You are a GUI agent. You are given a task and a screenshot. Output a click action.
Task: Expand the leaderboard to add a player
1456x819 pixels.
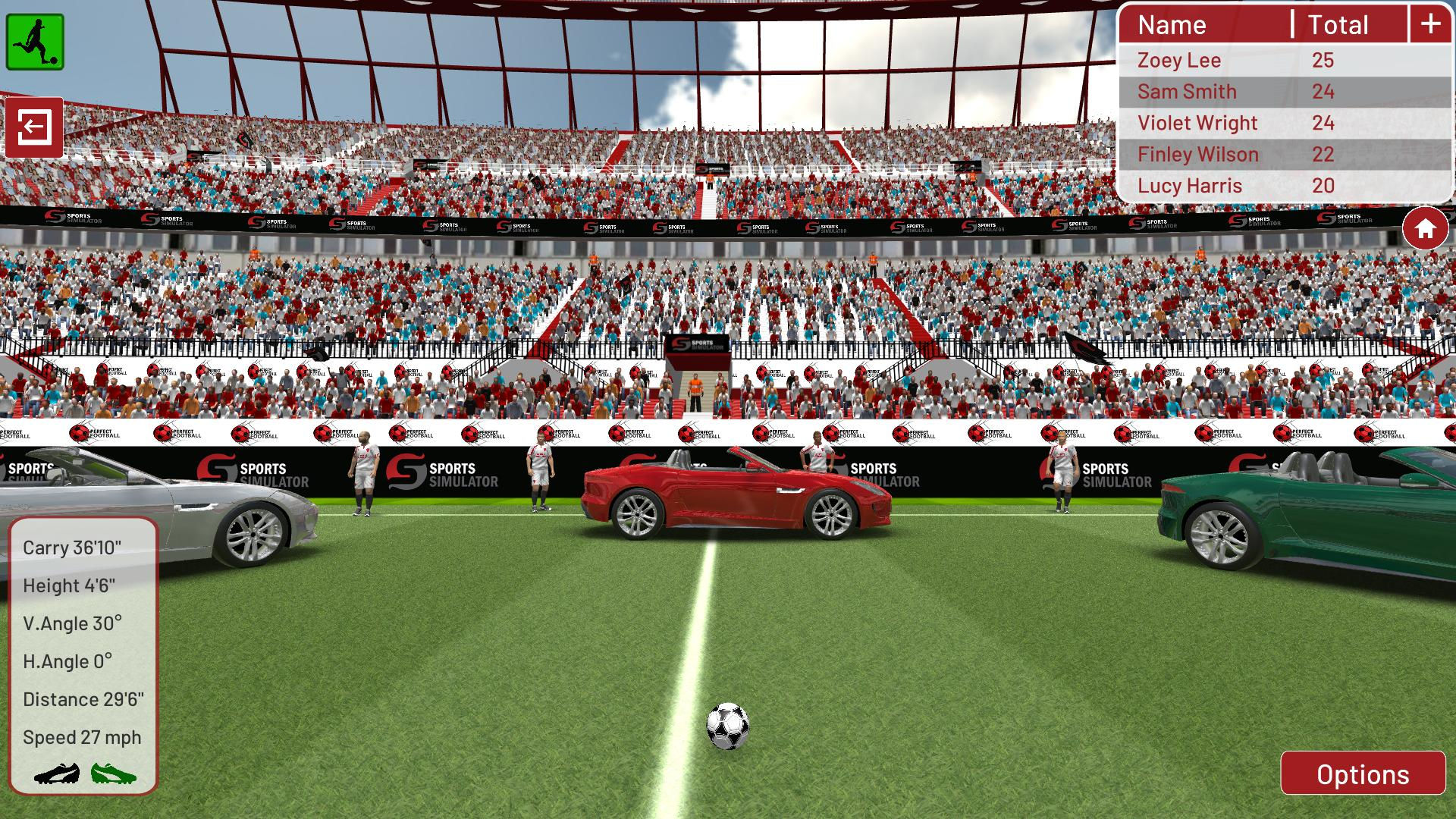[x=1430, y=24]
